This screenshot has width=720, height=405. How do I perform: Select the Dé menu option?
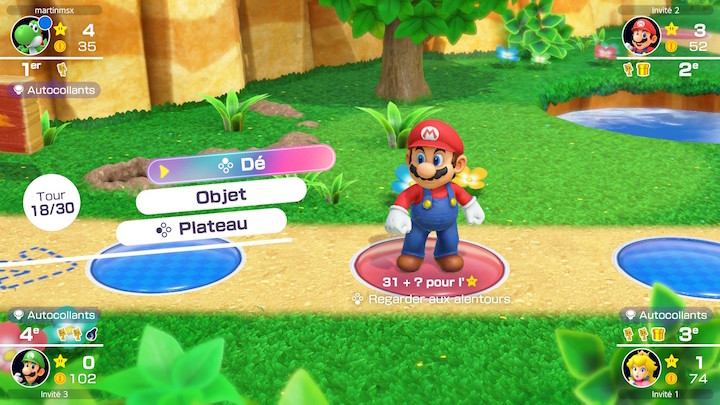pyautogui.click(x=242, y=165)
